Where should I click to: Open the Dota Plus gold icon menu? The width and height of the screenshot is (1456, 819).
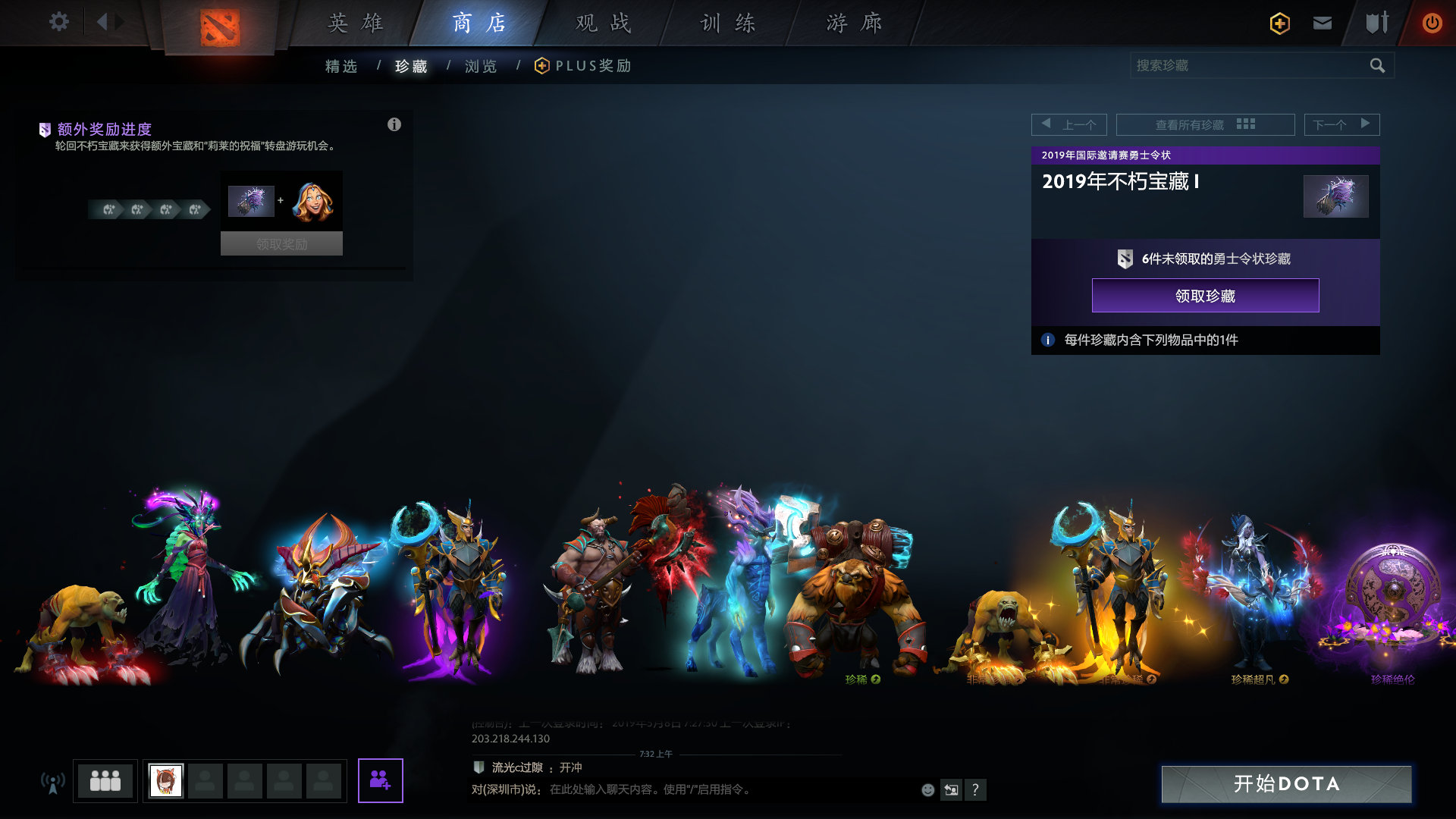pos(1278,24)
